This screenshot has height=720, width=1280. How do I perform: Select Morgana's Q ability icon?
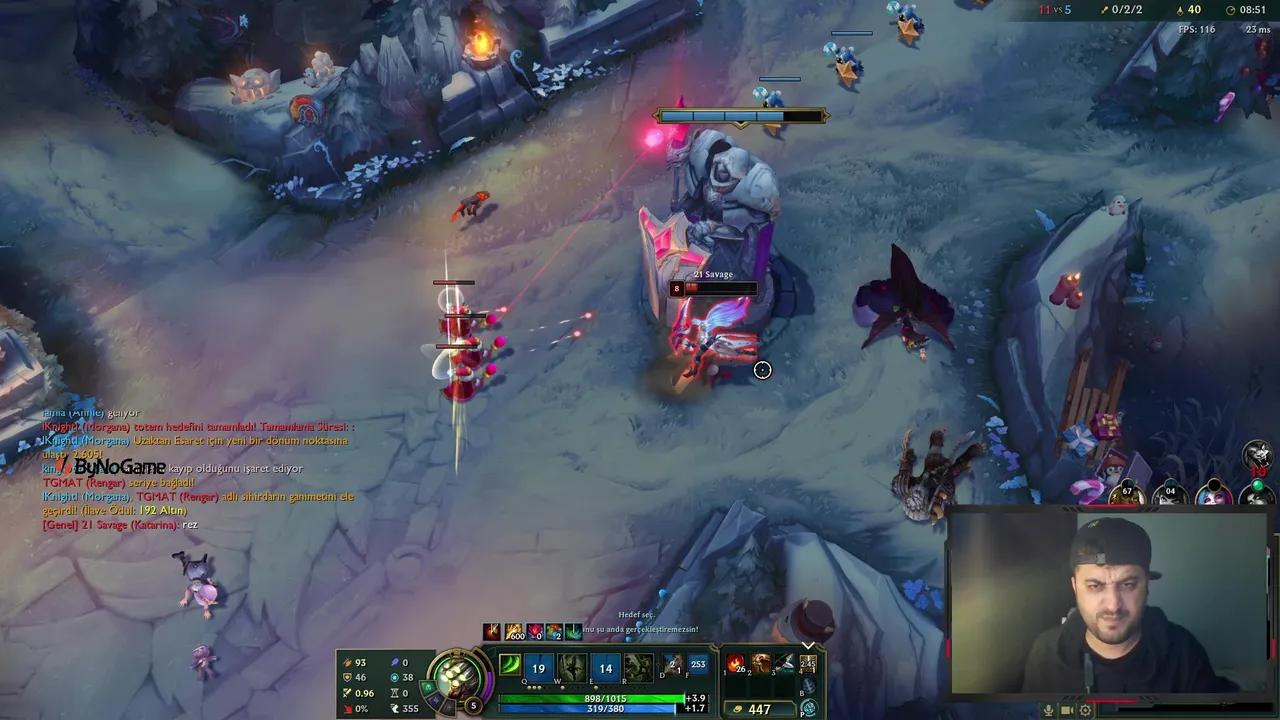(x=538, y=668)
